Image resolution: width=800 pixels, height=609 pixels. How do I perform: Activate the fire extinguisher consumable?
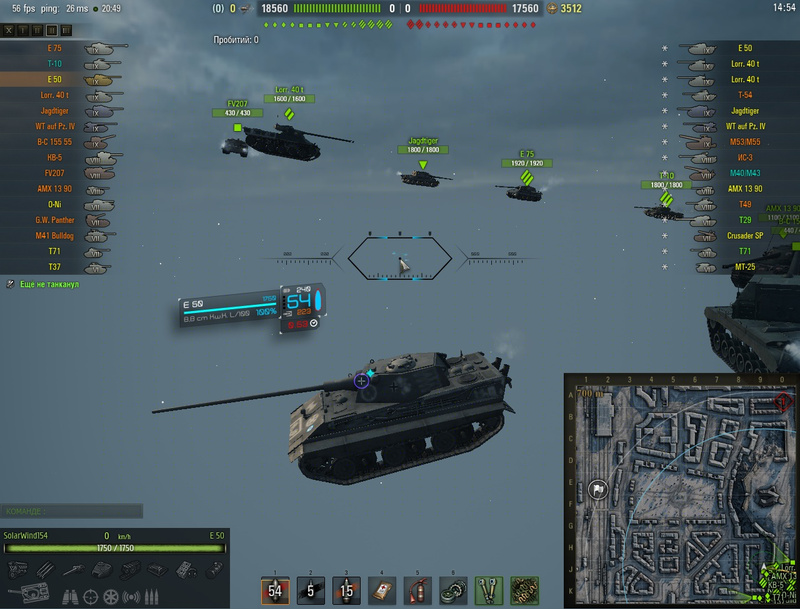(417, 590)
